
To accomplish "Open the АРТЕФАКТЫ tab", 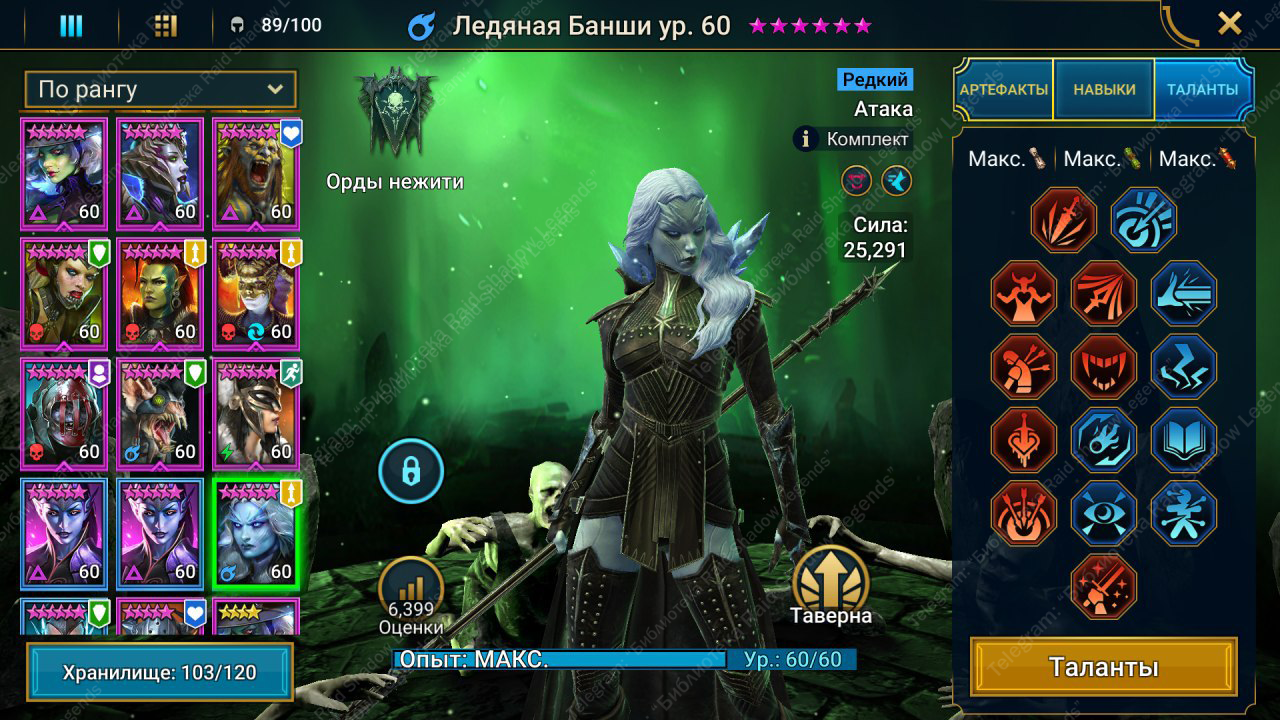I will [x=1004, y=89].
